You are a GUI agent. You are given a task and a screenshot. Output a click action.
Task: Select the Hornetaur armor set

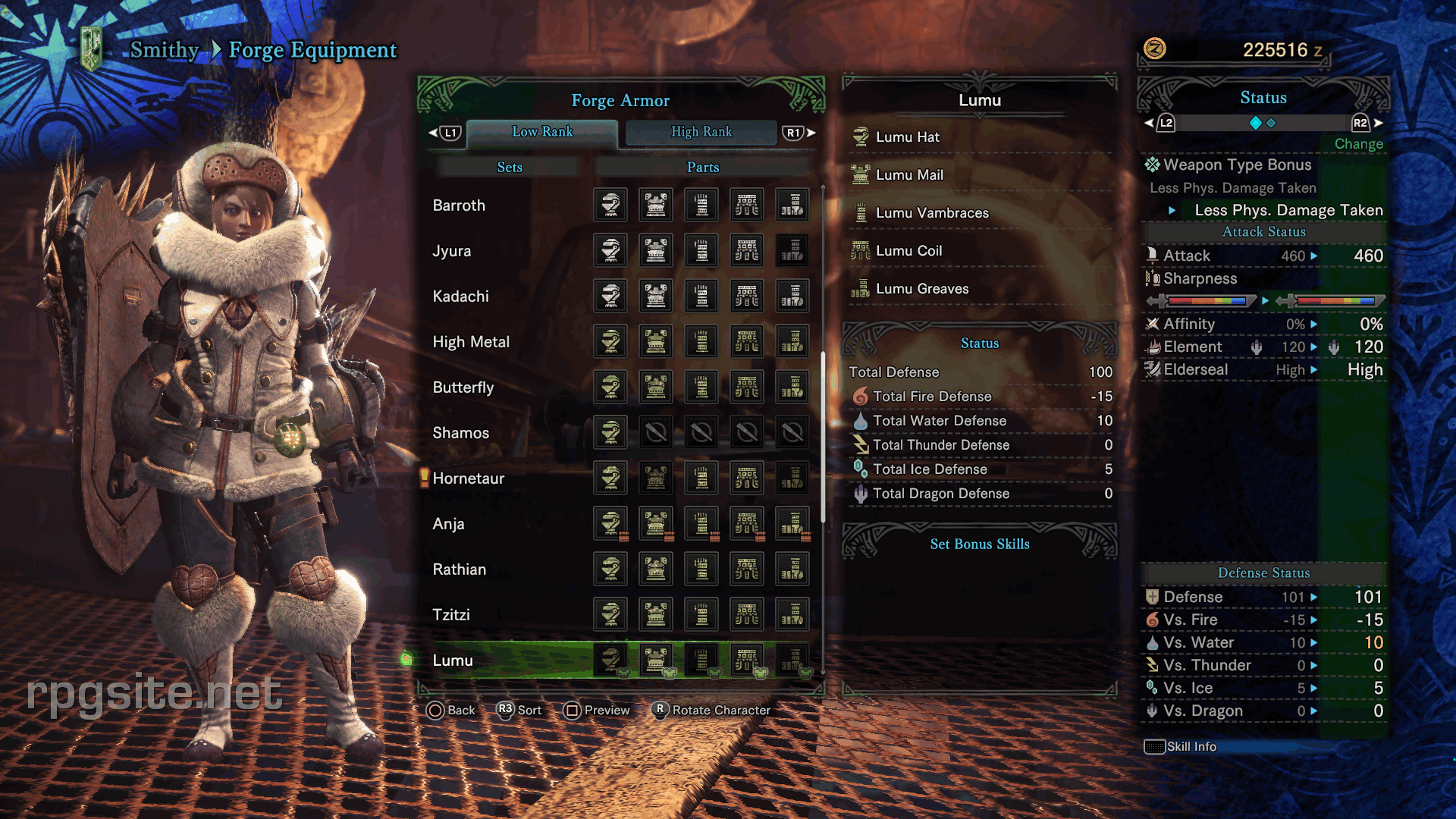click(x=468, y=479)
